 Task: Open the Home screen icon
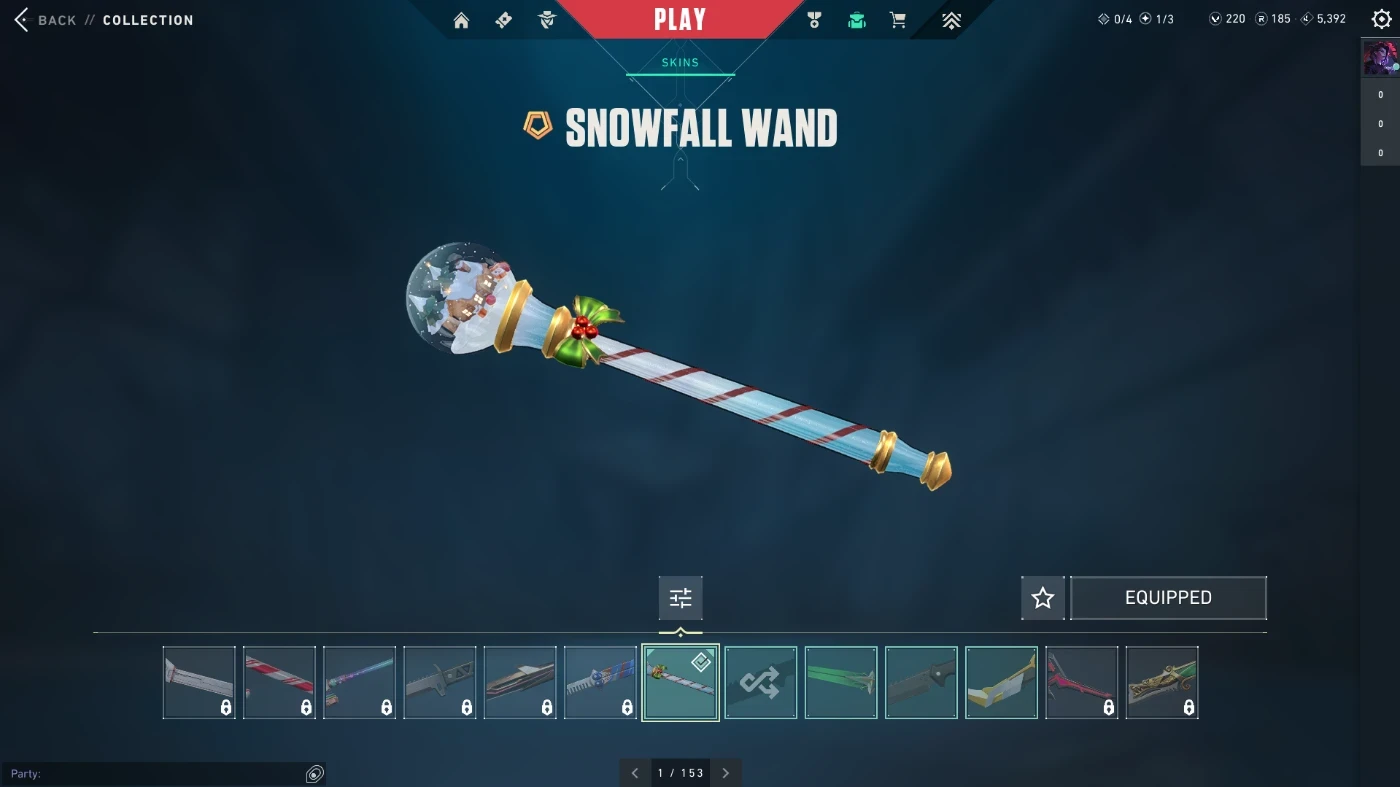[461, 20]
